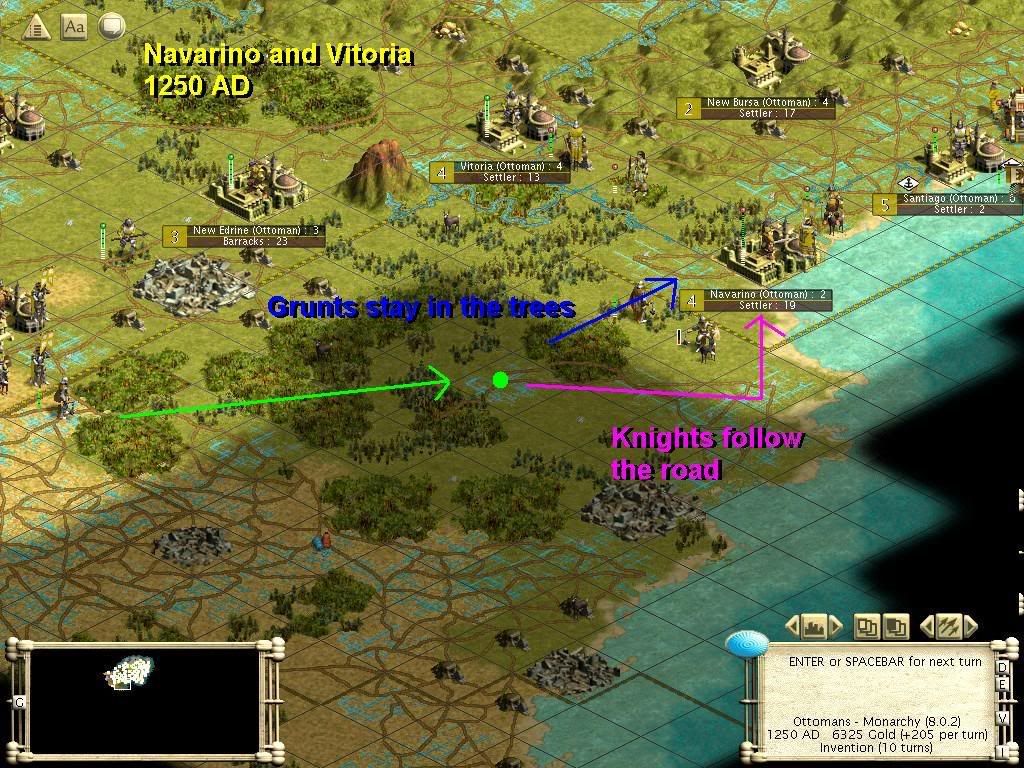Select previous city with left arrow beside skyline
This screenshot has height=768, width=1024.
coord(792,627)
